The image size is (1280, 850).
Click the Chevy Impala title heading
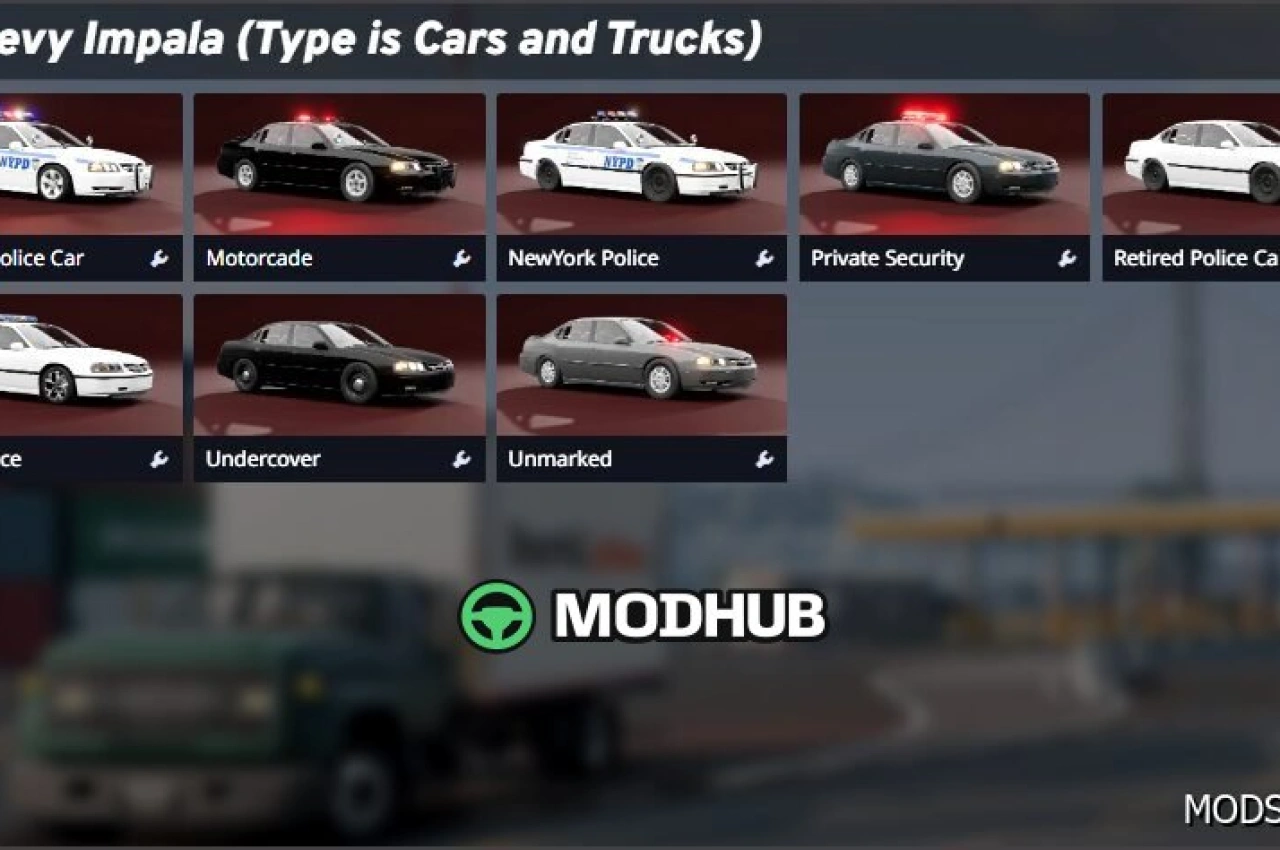click(x=380, y=40)
